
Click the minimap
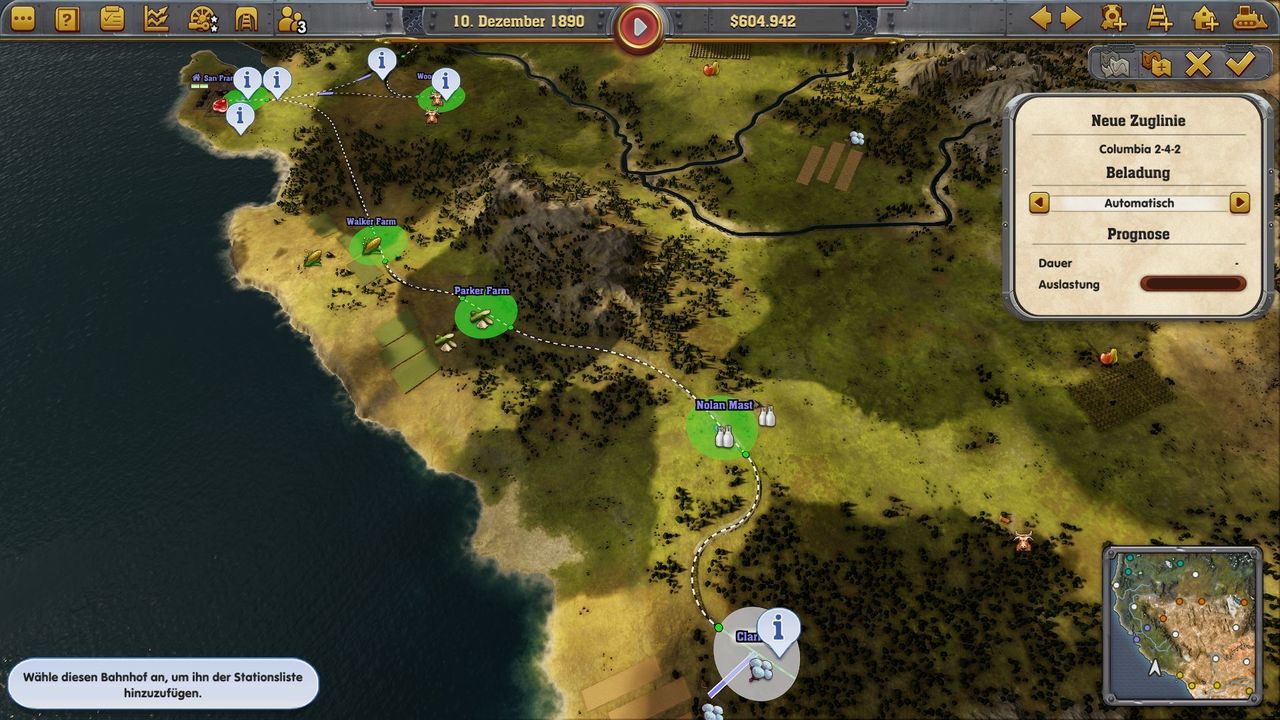click(1182, 624)
